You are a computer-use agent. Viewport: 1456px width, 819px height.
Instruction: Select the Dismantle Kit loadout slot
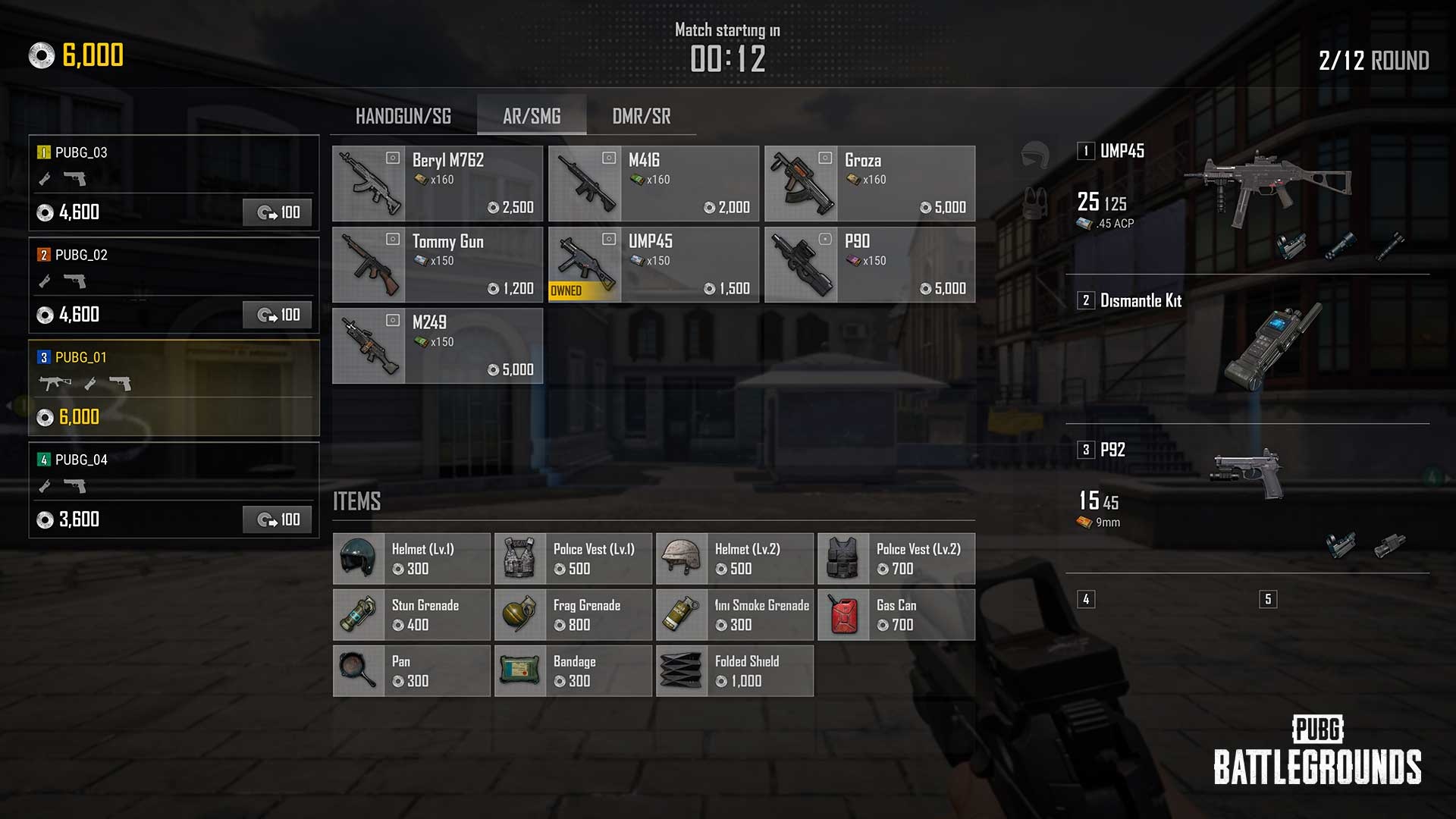point(1247,345)
